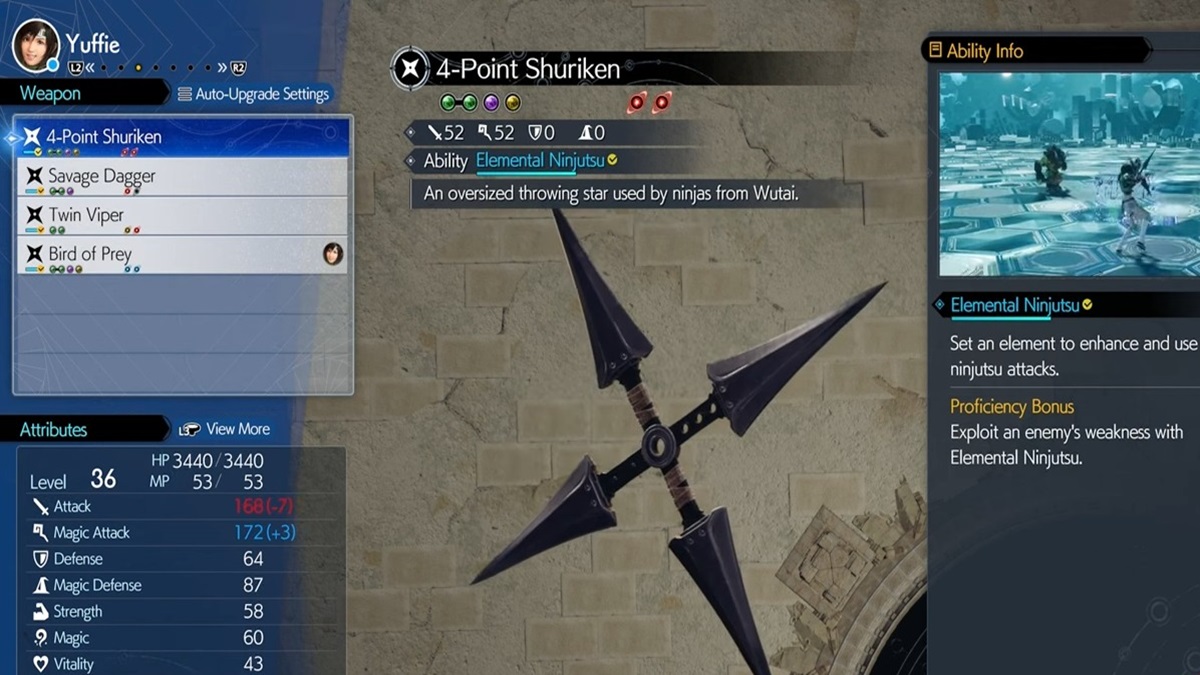This screenshot has height=675, width=1200.
Task: Select the 4-Point Shuriken weapon
Action: (182, 138)
